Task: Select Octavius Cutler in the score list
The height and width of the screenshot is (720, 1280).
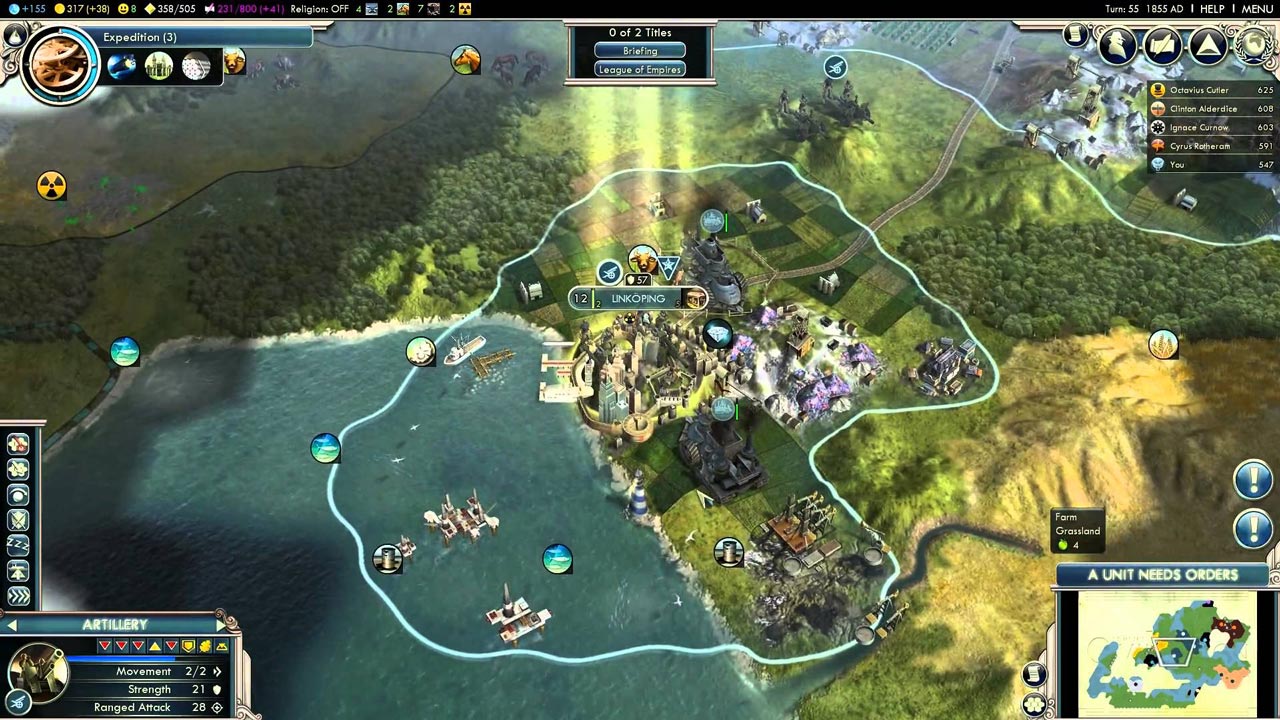Action: [1198, 90]
